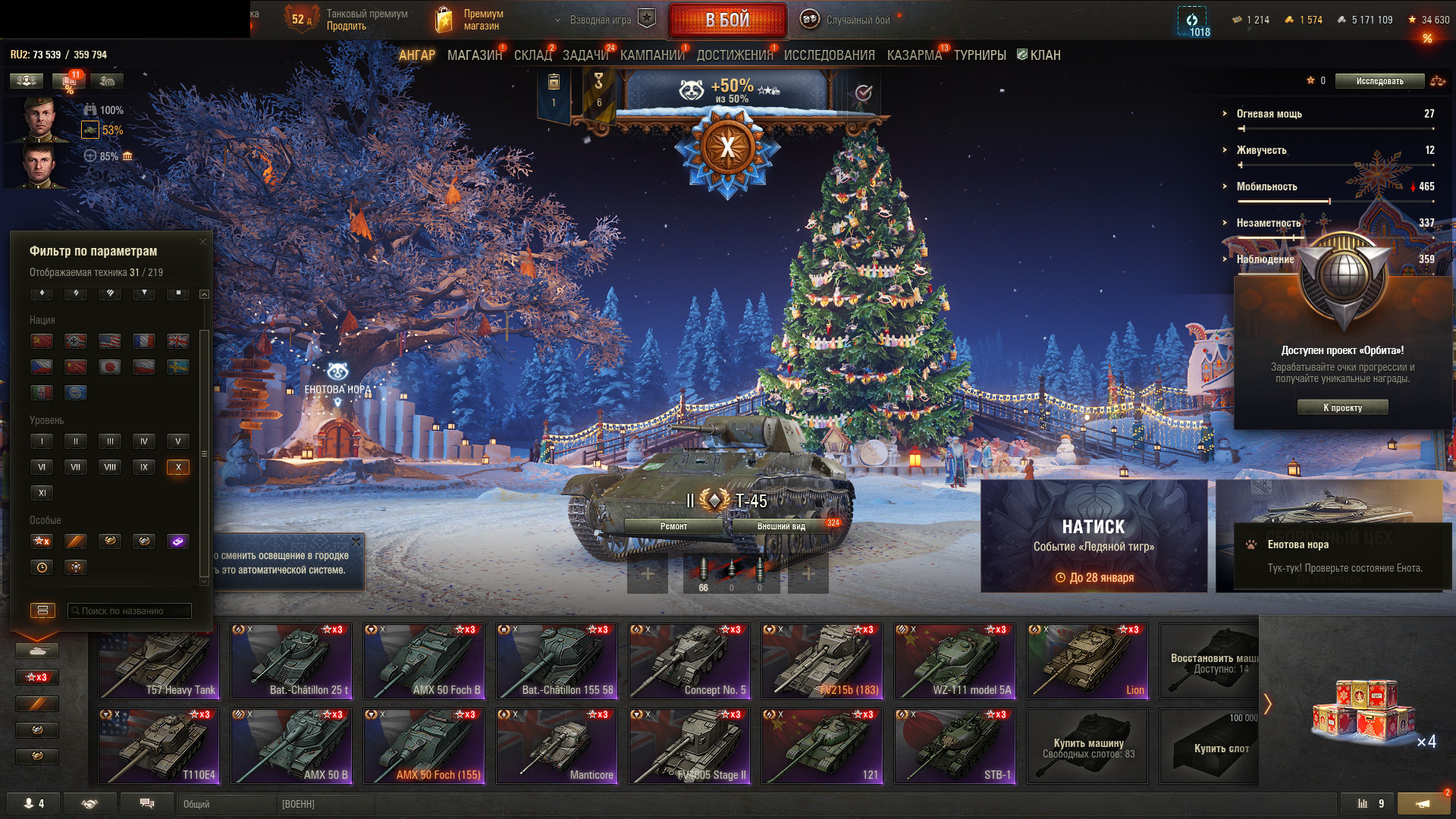Select the STB-1 tank
The height and width of the screenshot is (819, 1456).
click(955, 745)
